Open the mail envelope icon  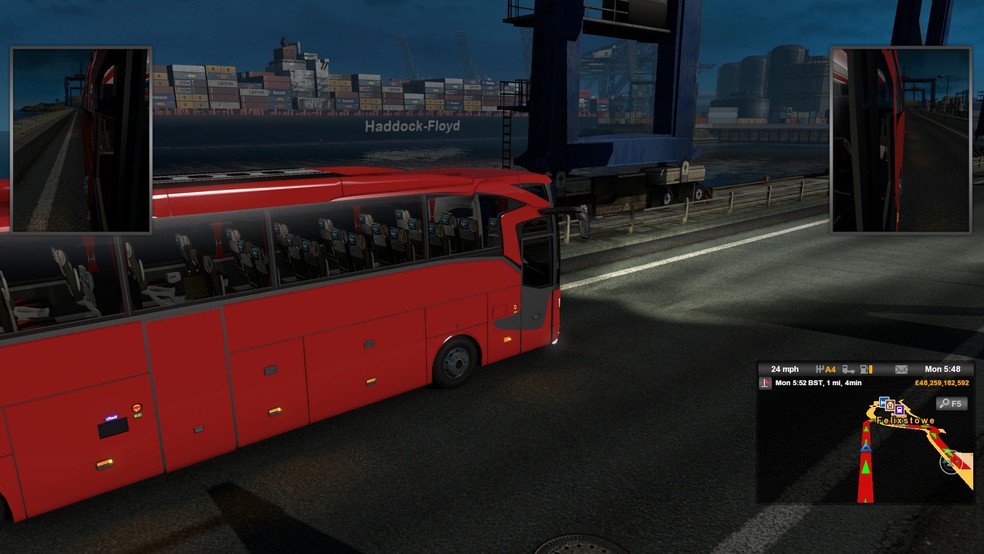click(900, 369)
